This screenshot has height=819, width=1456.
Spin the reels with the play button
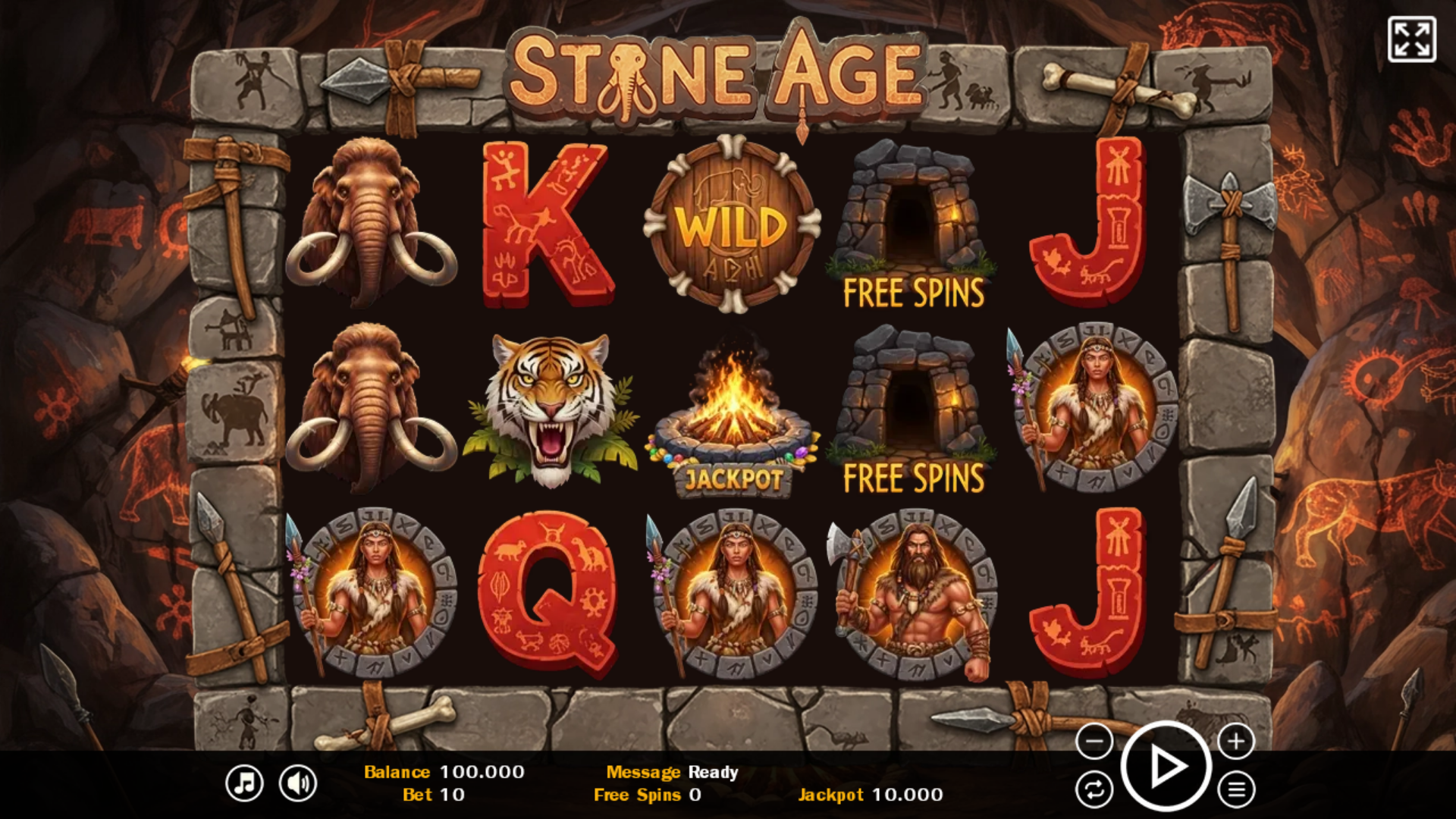coord(1166,767)
